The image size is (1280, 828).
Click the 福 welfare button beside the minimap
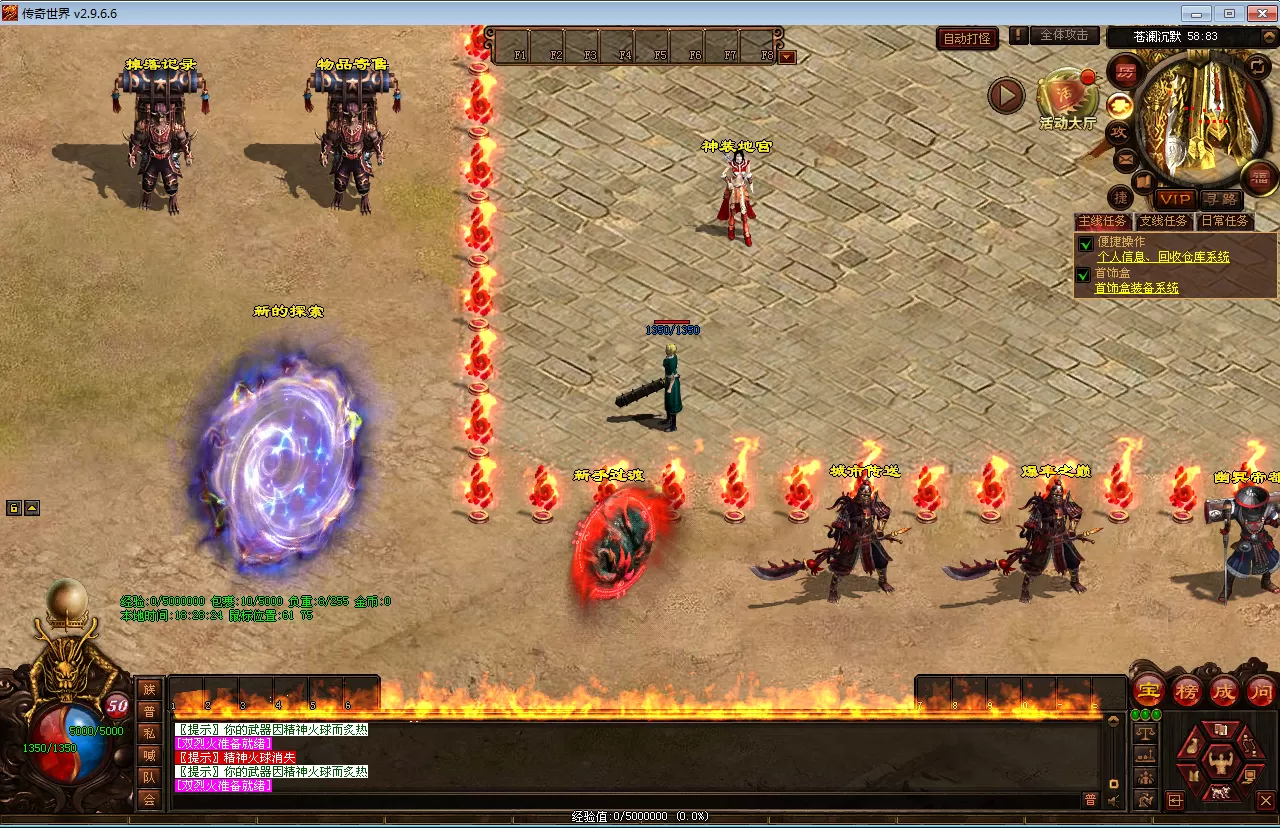(1259, 178)
